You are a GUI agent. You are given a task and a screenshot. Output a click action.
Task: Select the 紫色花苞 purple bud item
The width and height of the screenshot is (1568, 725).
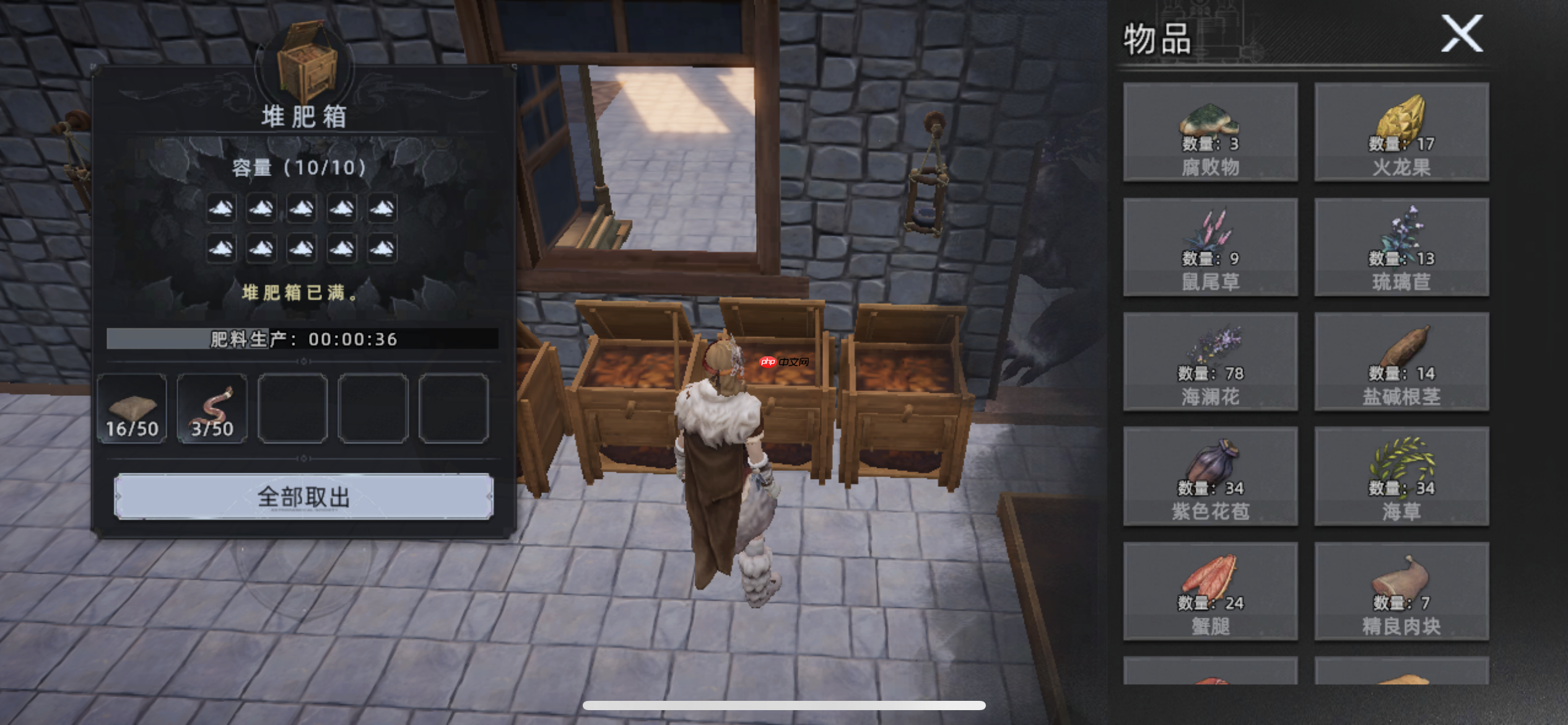point(1210,477)
